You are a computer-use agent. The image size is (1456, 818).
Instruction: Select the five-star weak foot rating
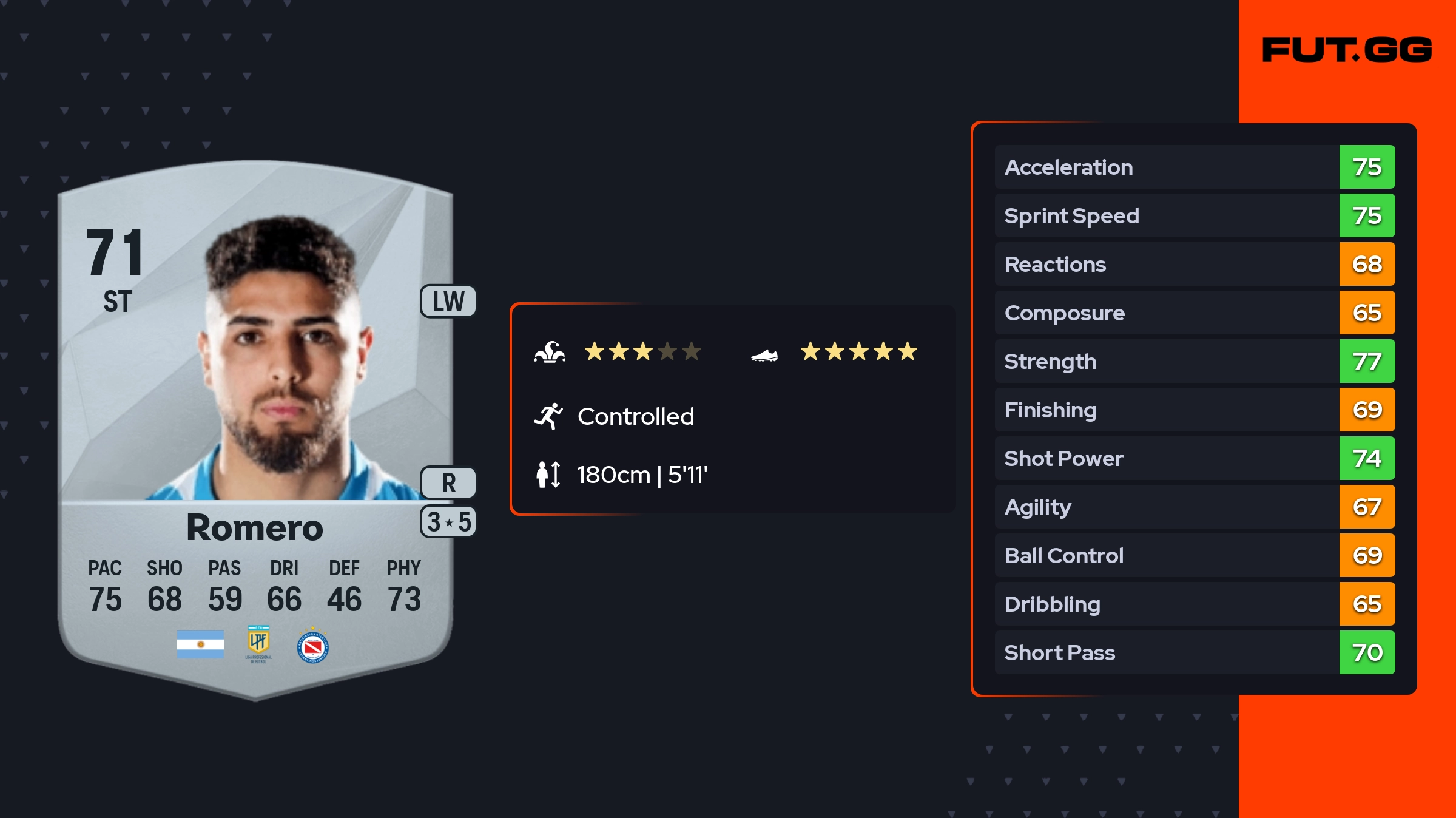(x=858, y=351)
